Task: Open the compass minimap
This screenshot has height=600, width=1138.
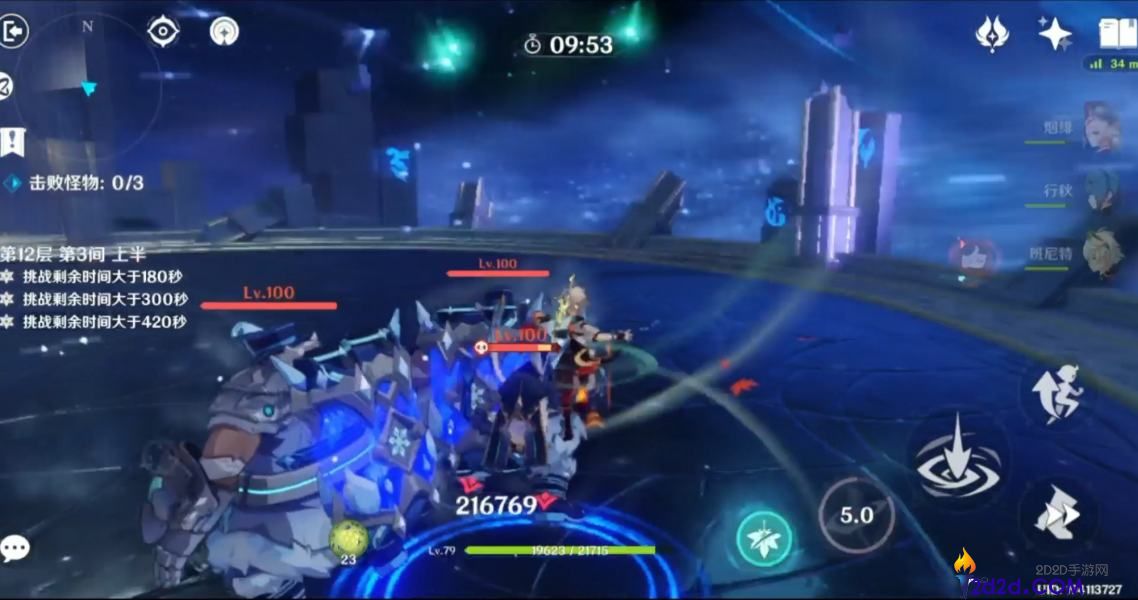Action: 88,88
